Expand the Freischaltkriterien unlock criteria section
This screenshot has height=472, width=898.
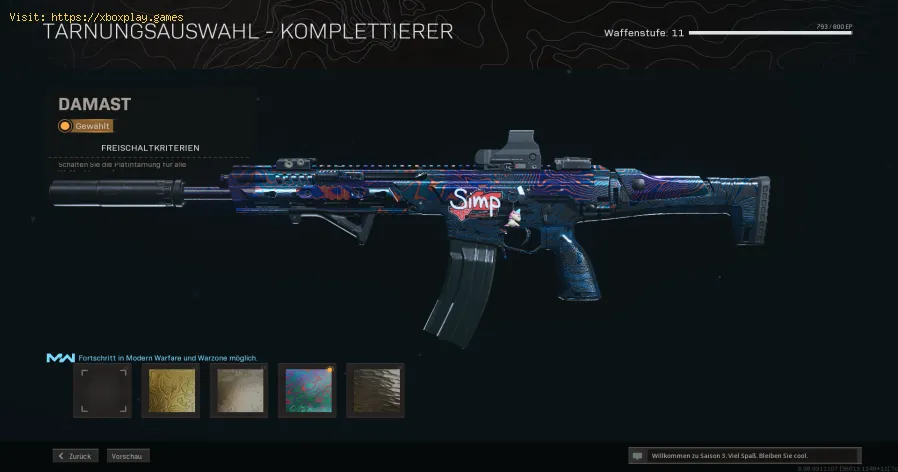[150, 148]
